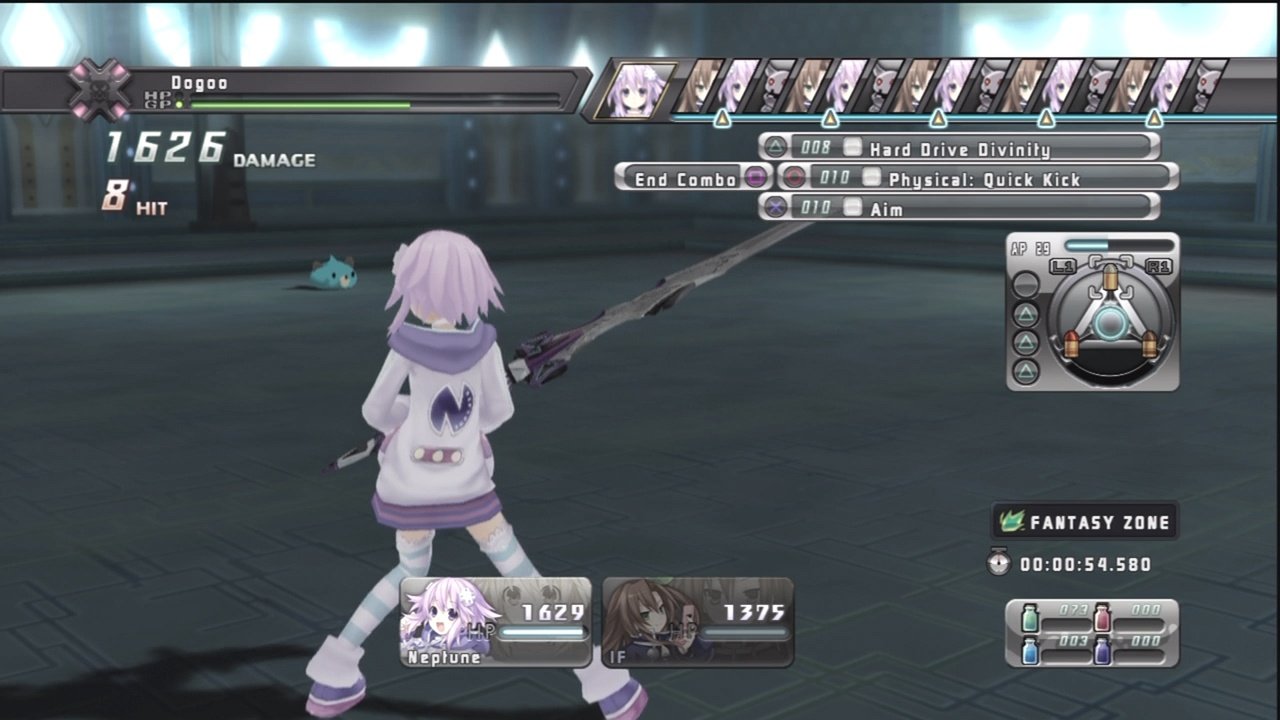Expand the Hard Drive Divinity combo option
Image resolution: width=1280 pixels, height=720 pixels.
960,150
